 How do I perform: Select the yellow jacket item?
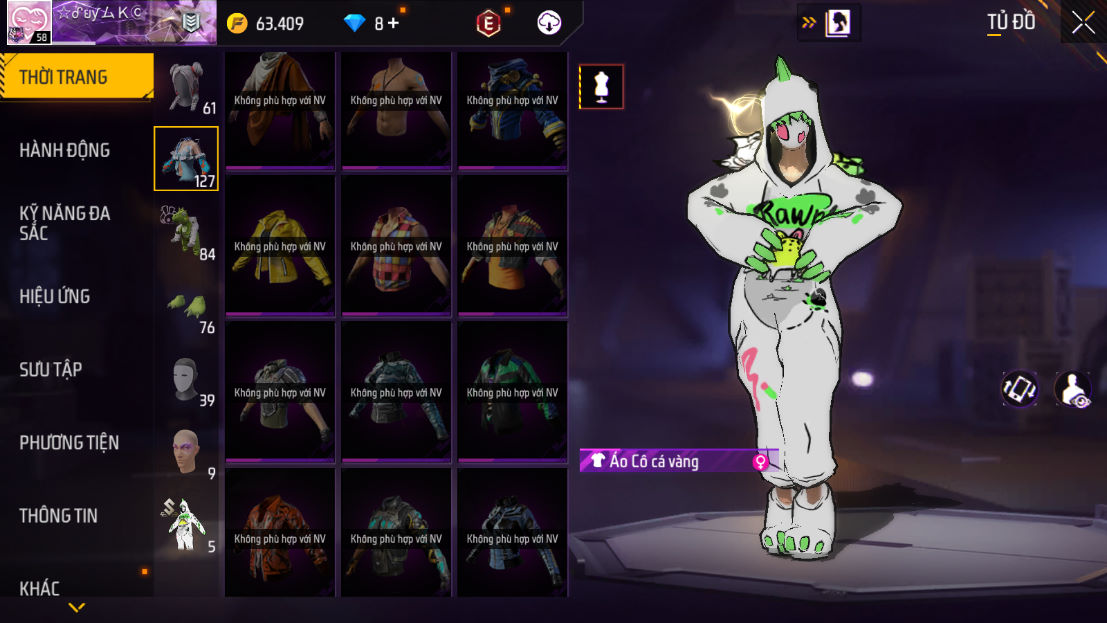coord(280,246)
